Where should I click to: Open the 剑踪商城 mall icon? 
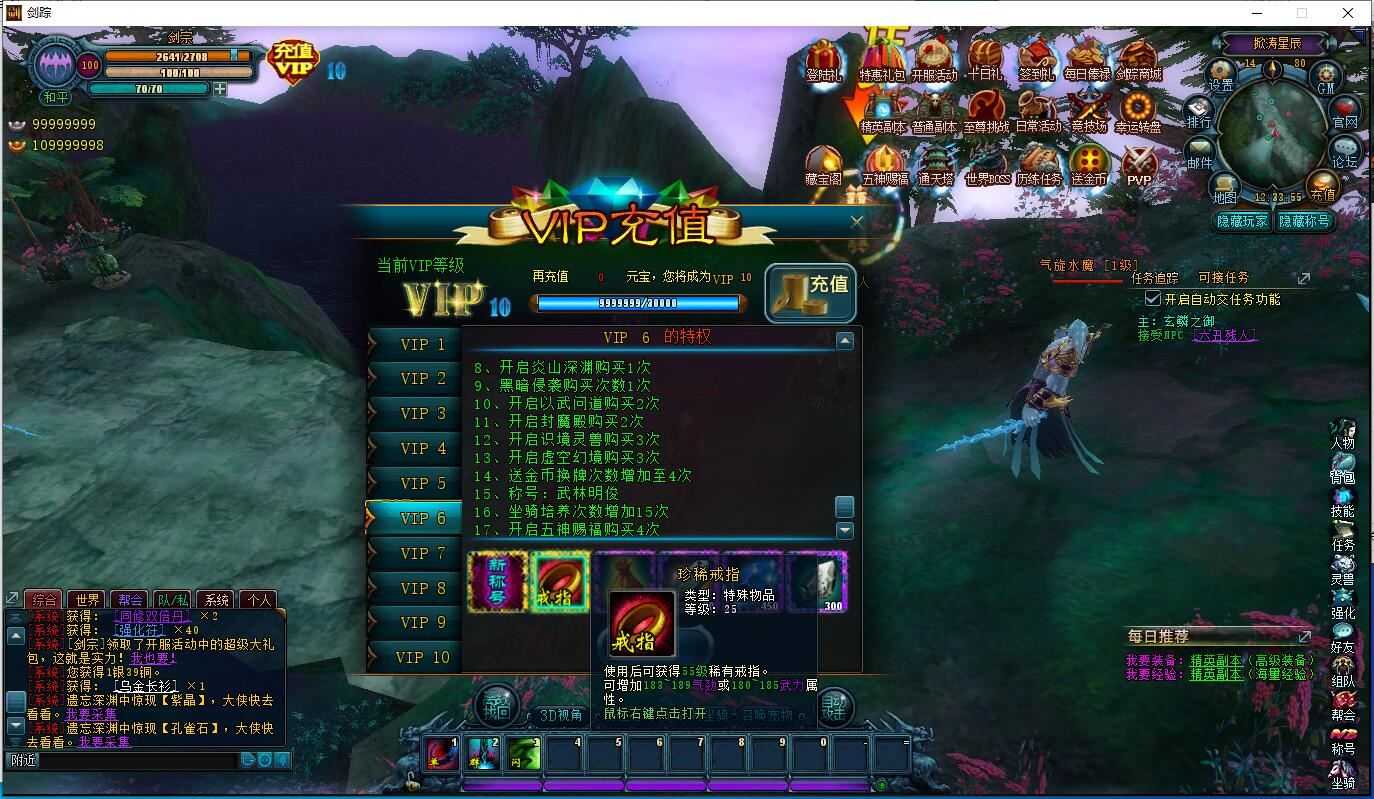click(1140, 55)
